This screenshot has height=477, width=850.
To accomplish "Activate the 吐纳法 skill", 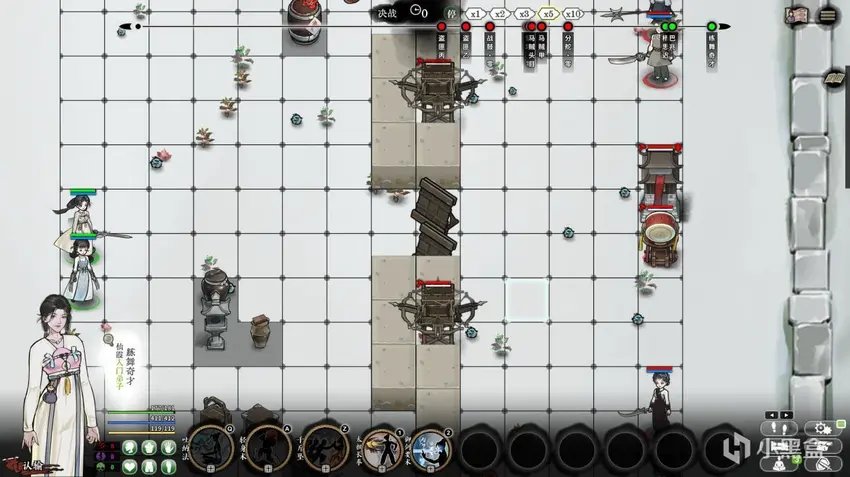I will point(211,446).
